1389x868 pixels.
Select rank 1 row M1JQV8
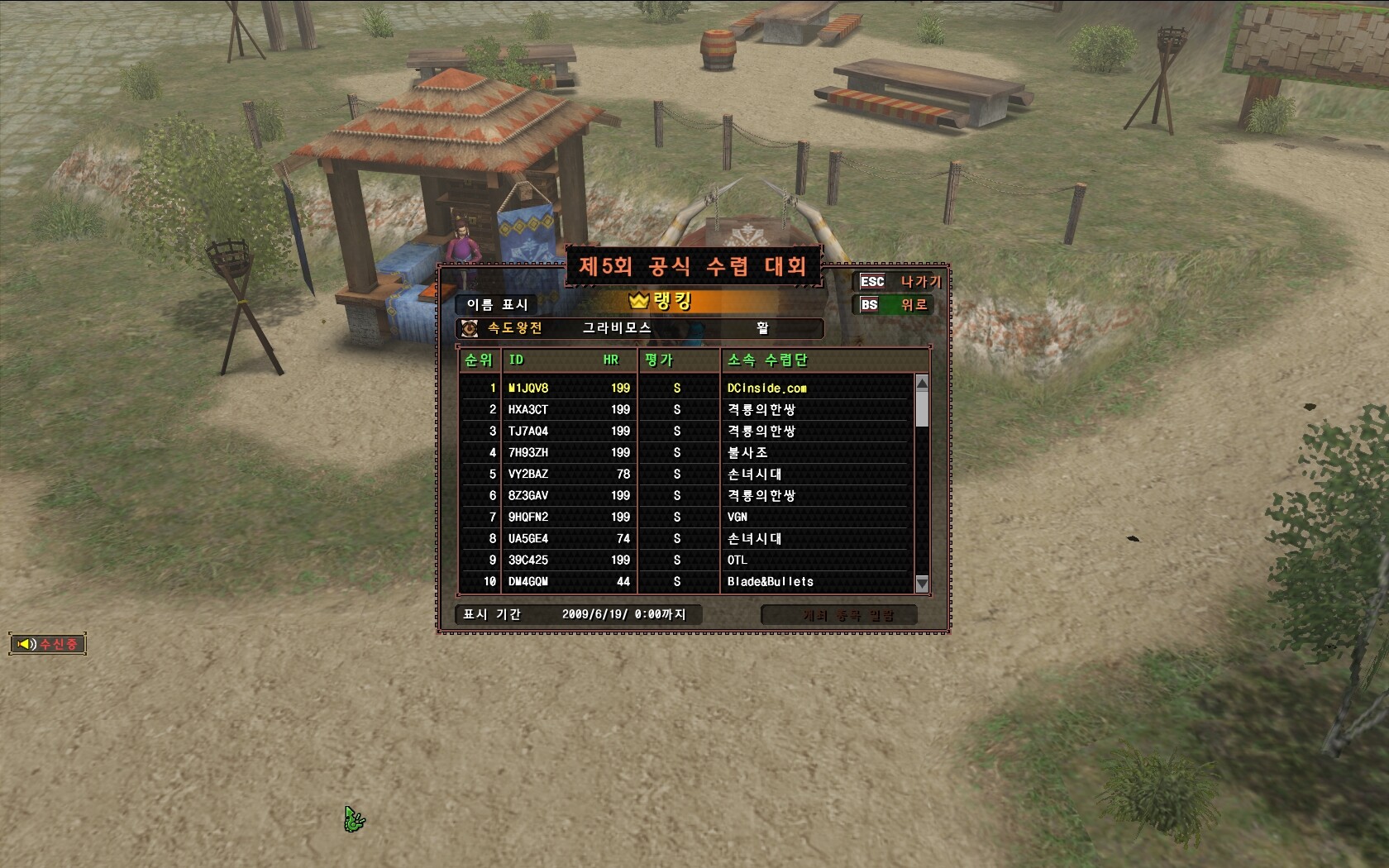(x=686, y=388)
